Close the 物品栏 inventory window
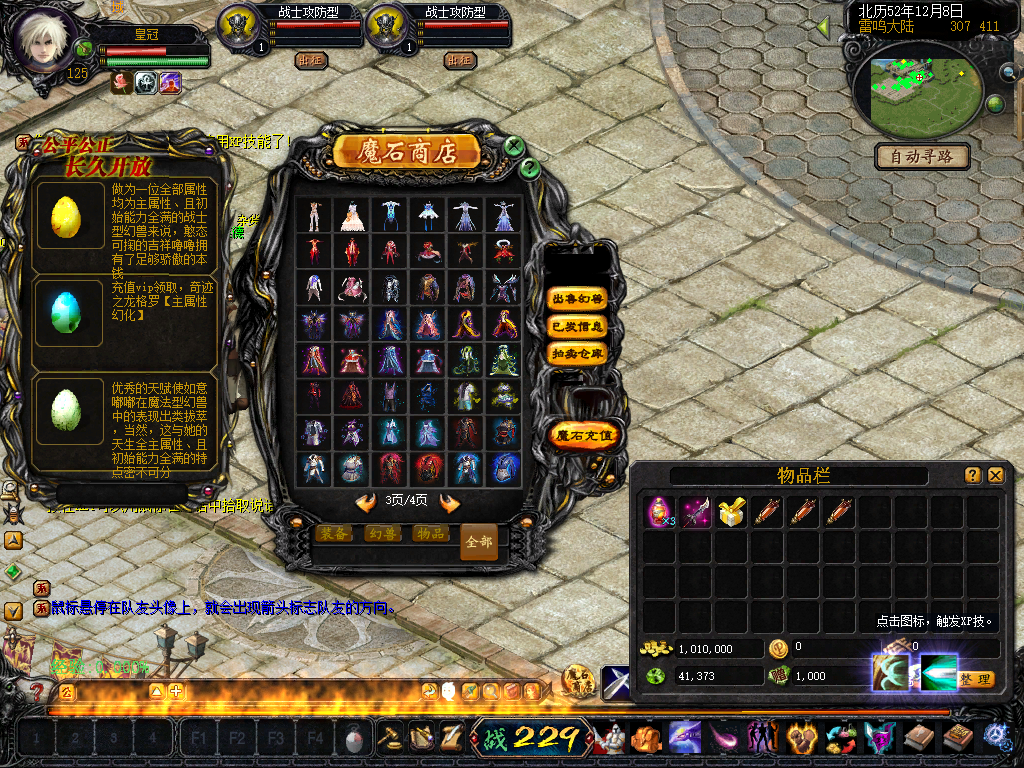 coord(995,476)
